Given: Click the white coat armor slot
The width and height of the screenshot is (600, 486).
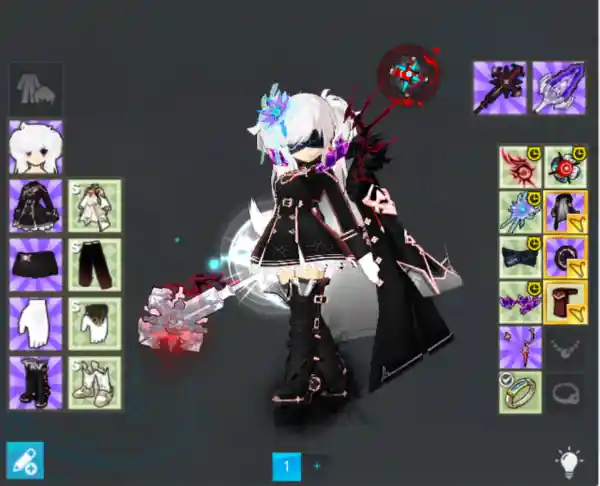Looking at the screenshot, I should 95,206.
